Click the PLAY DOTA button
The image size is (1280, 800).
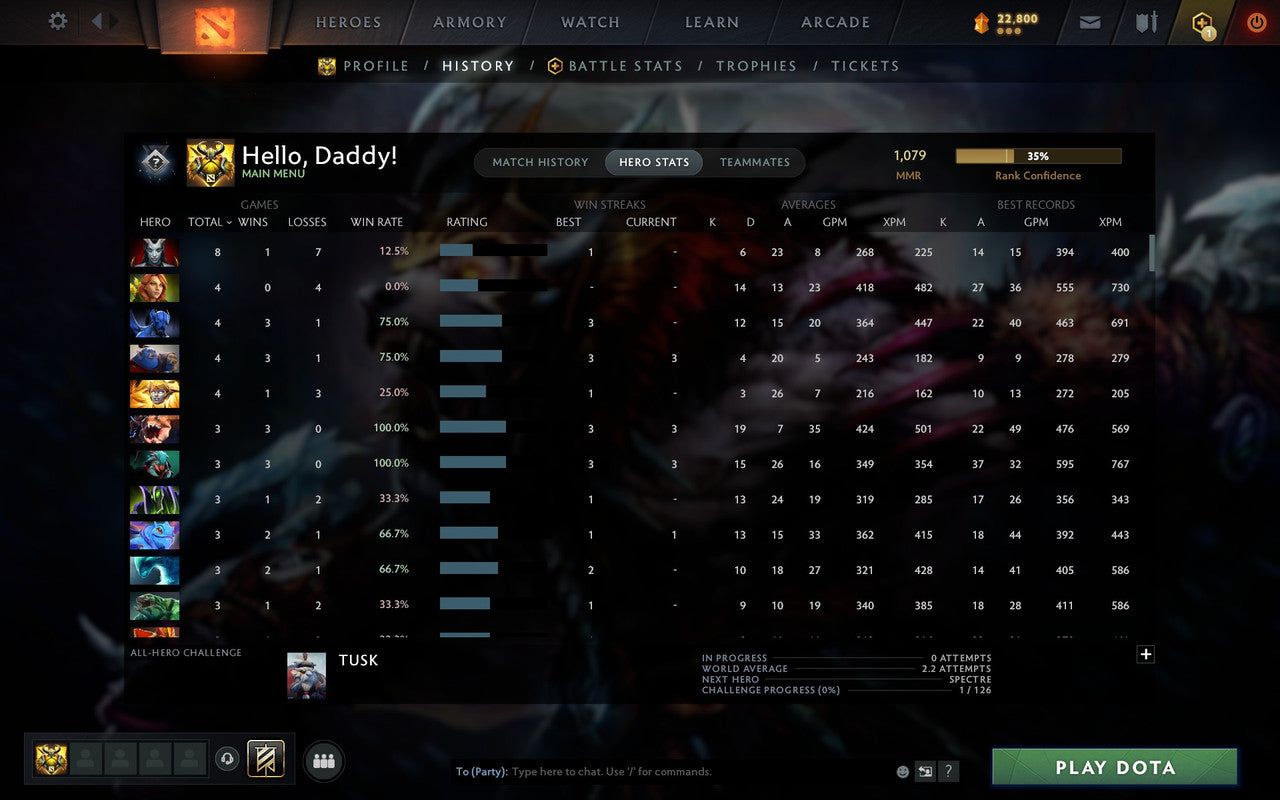tap(1113, 767)
